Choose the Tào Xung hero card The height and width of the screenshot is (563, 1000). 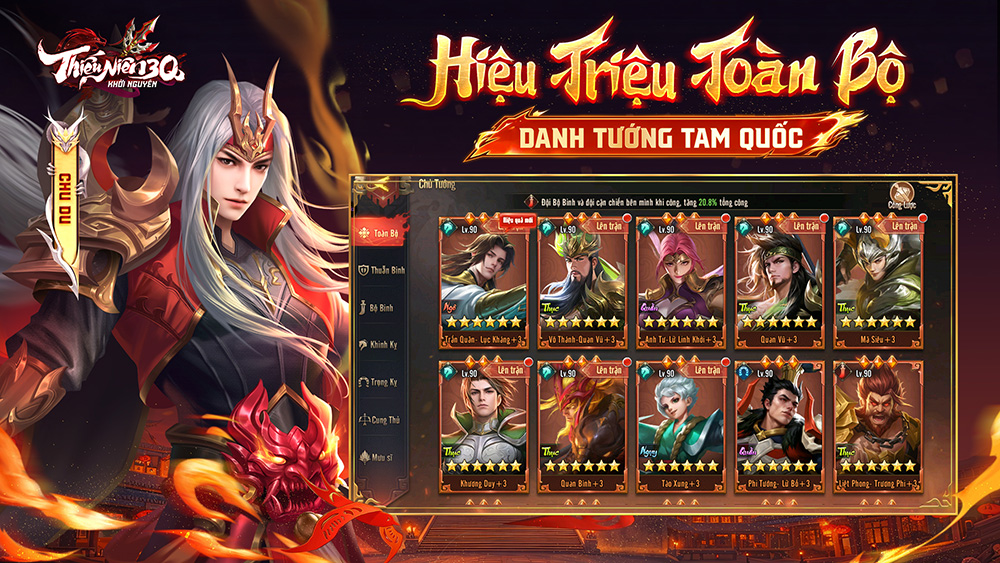pyautogui.click(x=680, y=423)
